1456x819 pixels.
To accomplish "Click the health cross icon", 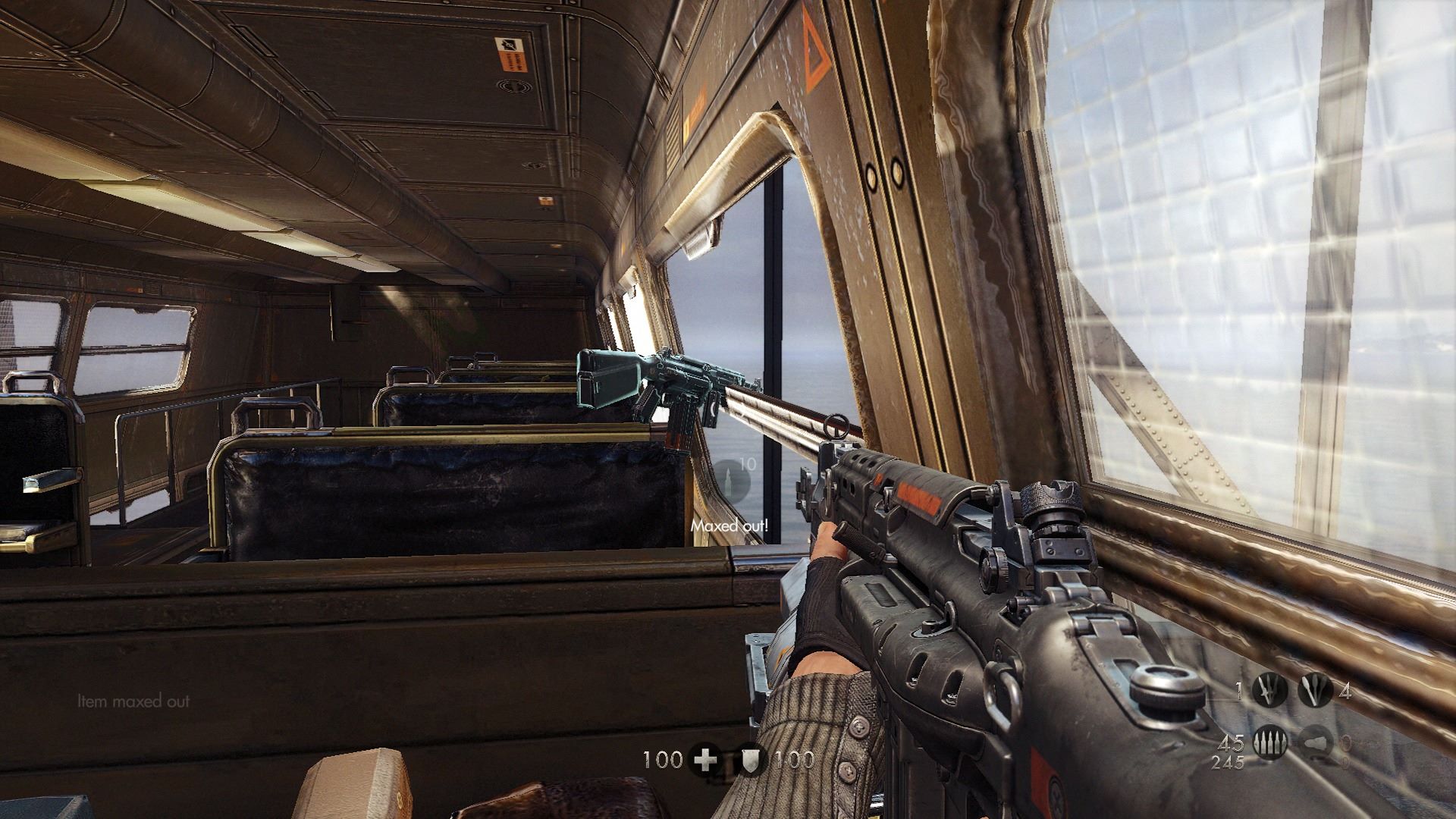I will click(705, 759).
